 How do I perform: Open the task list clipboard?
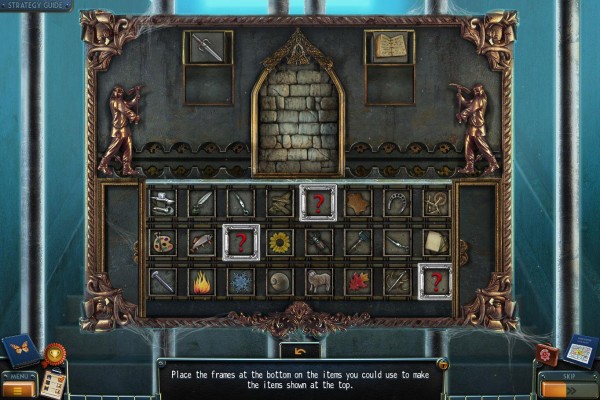coord(52,383)
